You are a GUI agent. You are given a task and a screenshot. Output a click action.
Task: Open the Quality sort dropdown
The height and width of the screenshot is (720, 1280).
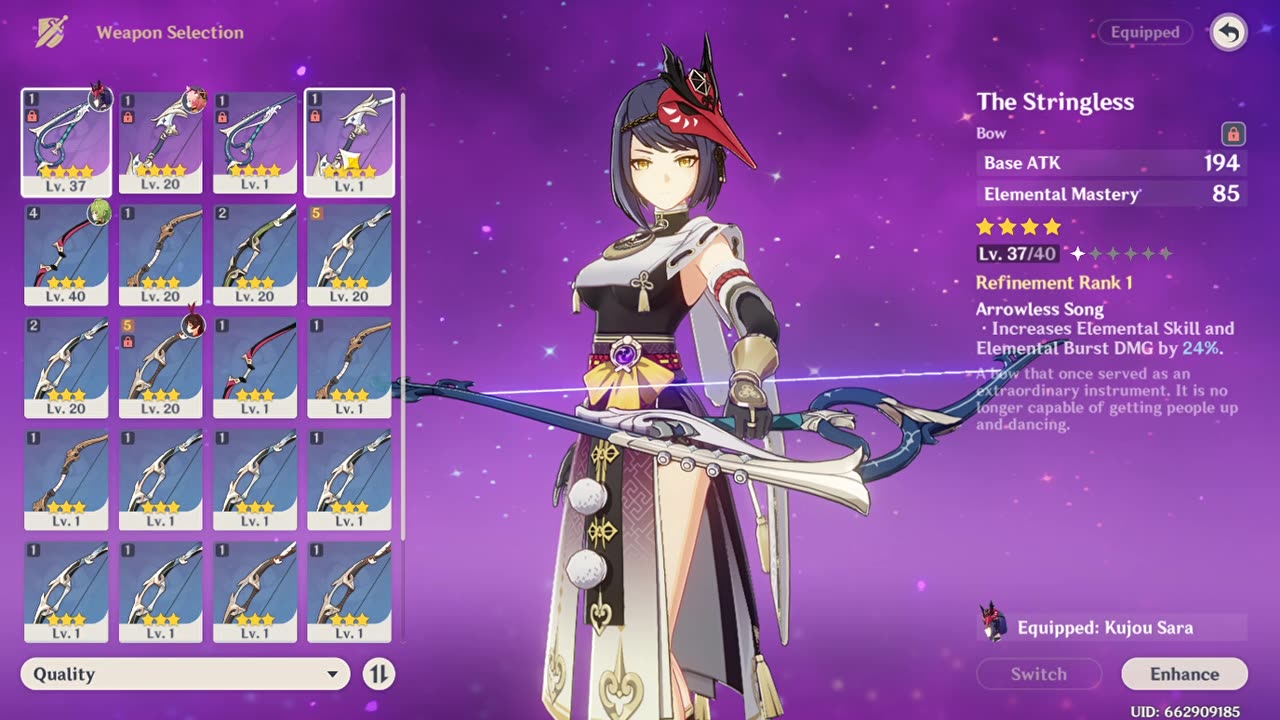185,674
